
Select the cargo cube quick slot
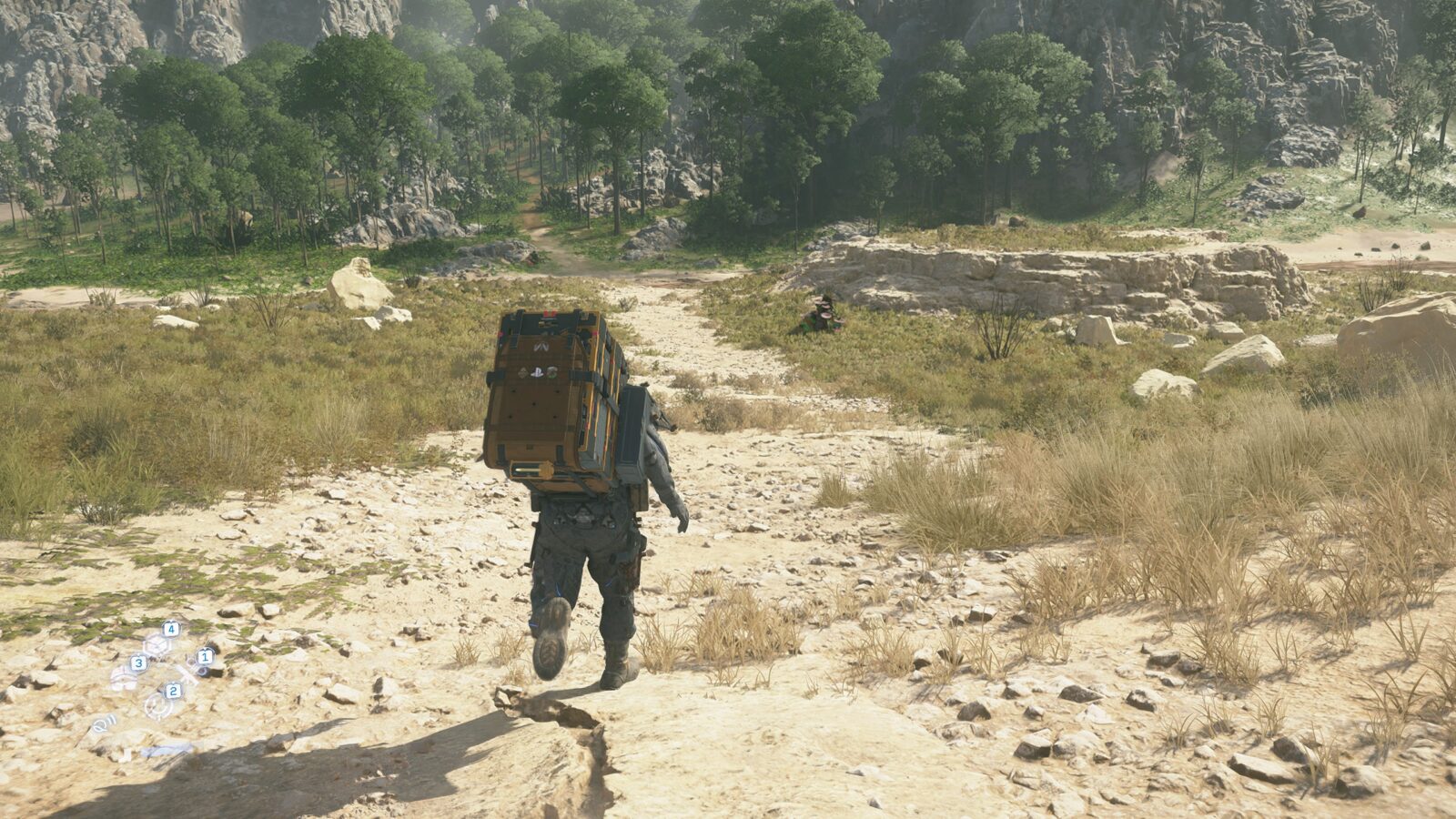click(x=157, y=644)
